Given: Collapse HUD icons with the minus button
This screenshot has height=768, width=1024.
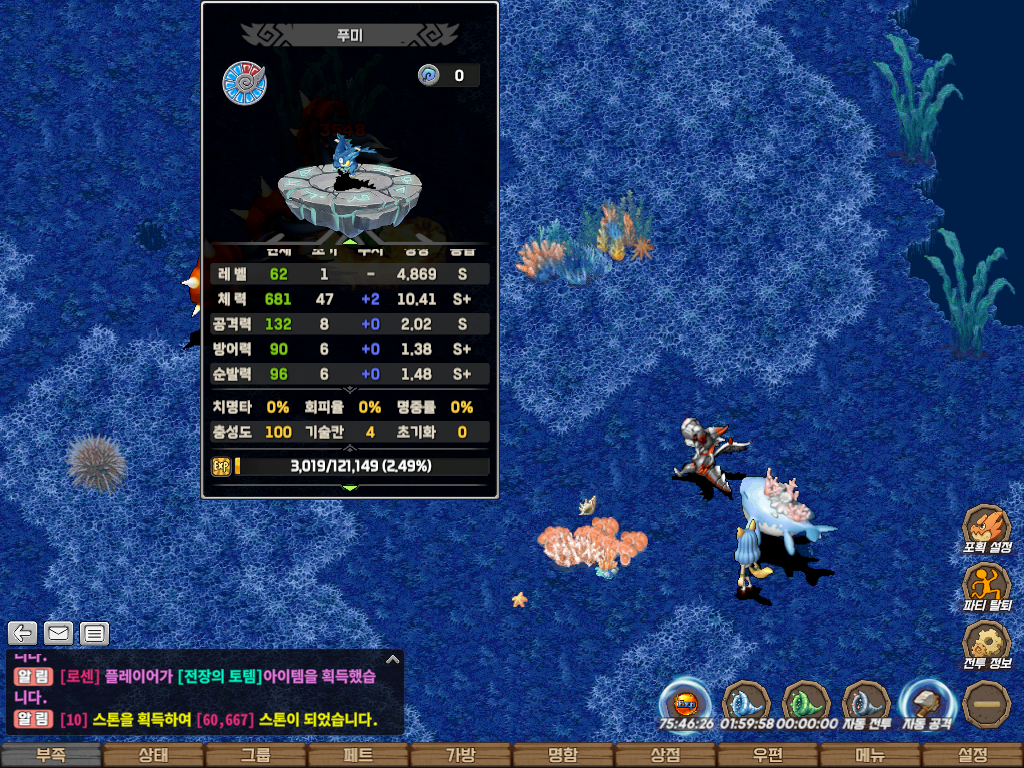Looking at the screenshot, I should coord(986,703).
